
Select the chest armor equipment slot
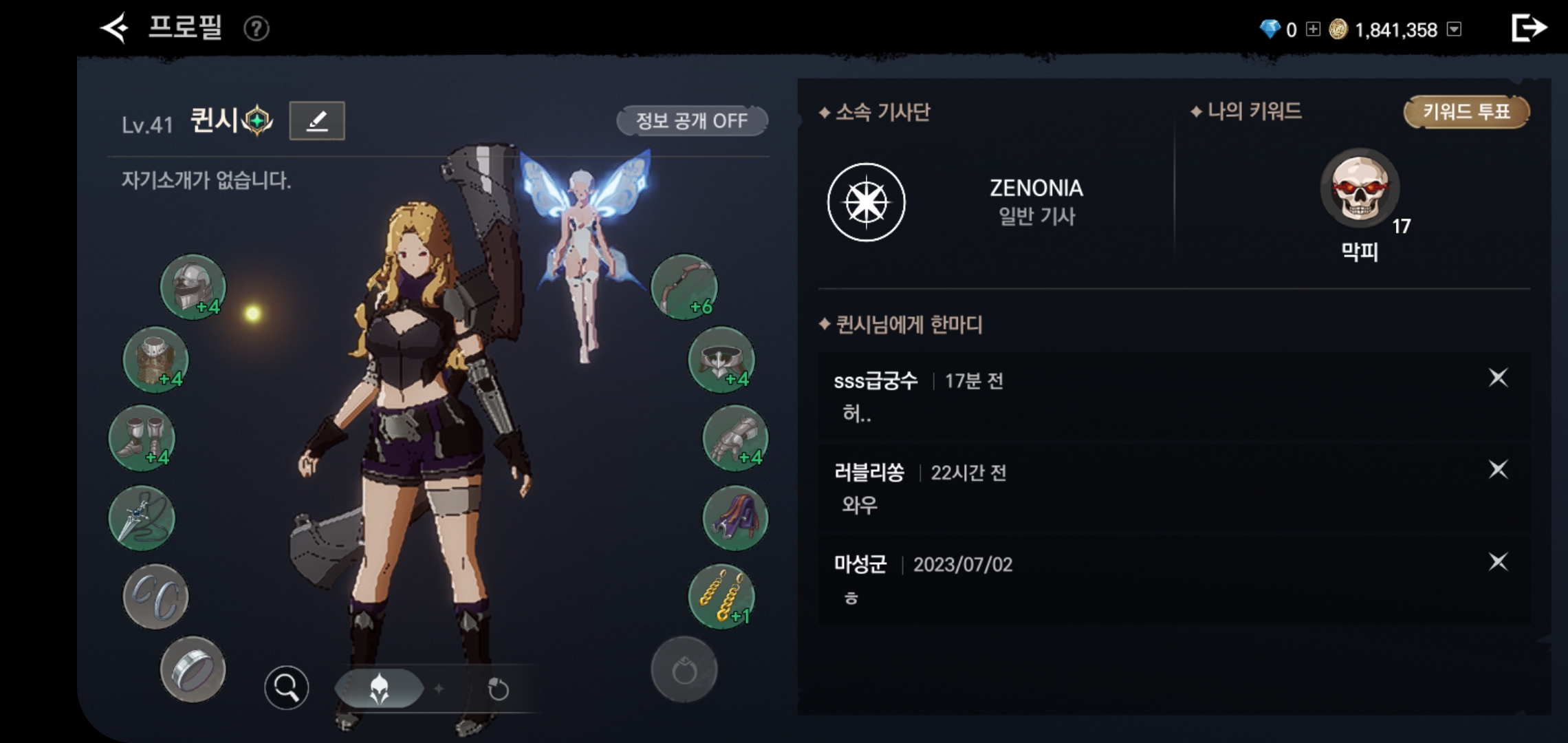click(x=155, y=359)
